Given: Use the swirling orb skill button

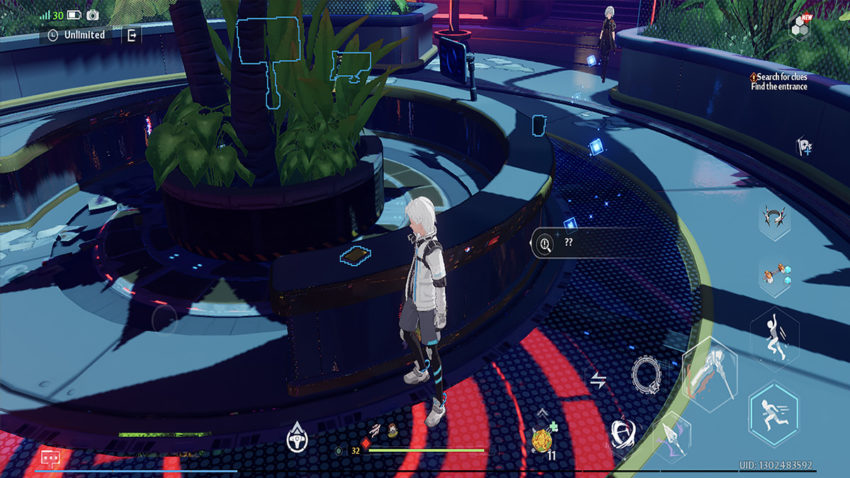Looking at the screenshot, I should (x=622, y=432).
